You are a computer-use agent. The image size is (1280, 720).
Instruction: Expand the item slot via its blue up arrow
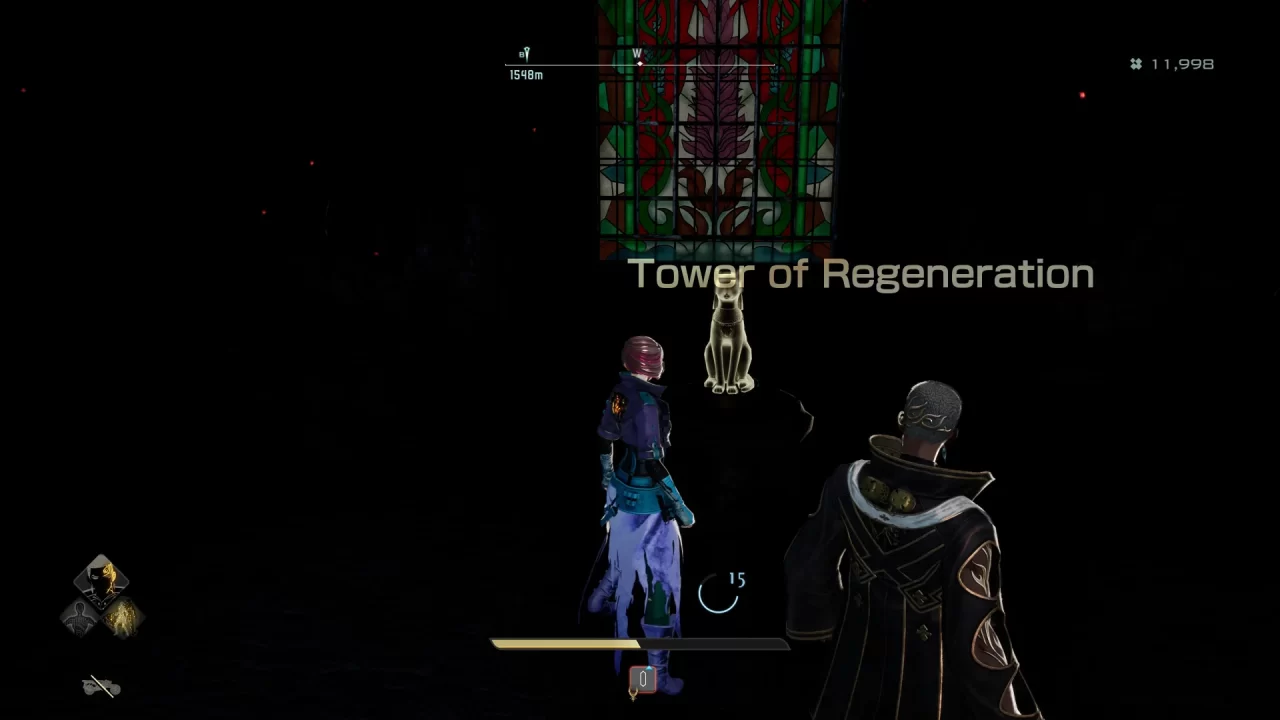click(x=649, y=668)
